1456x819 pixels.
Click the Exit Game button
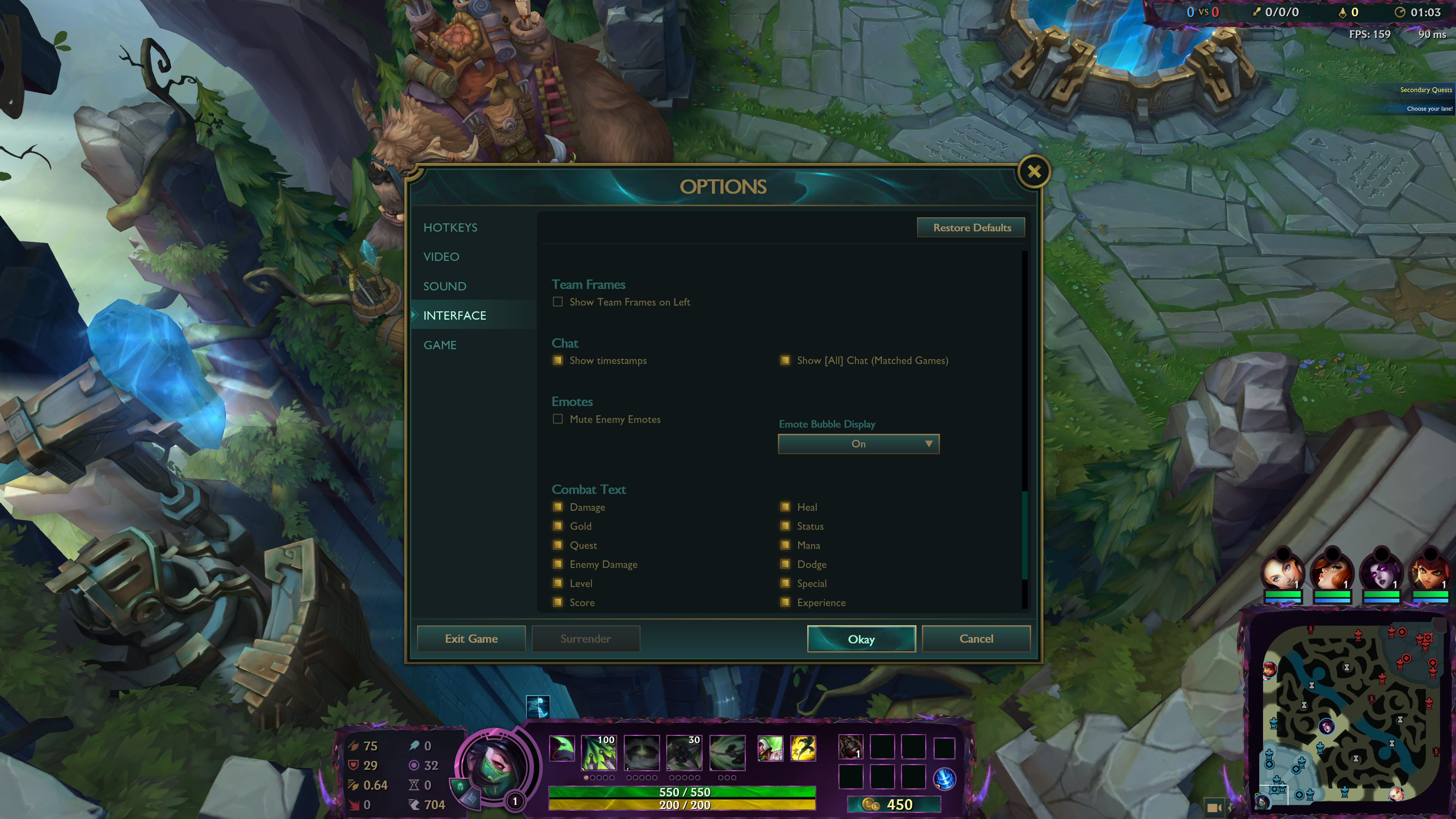471,639
